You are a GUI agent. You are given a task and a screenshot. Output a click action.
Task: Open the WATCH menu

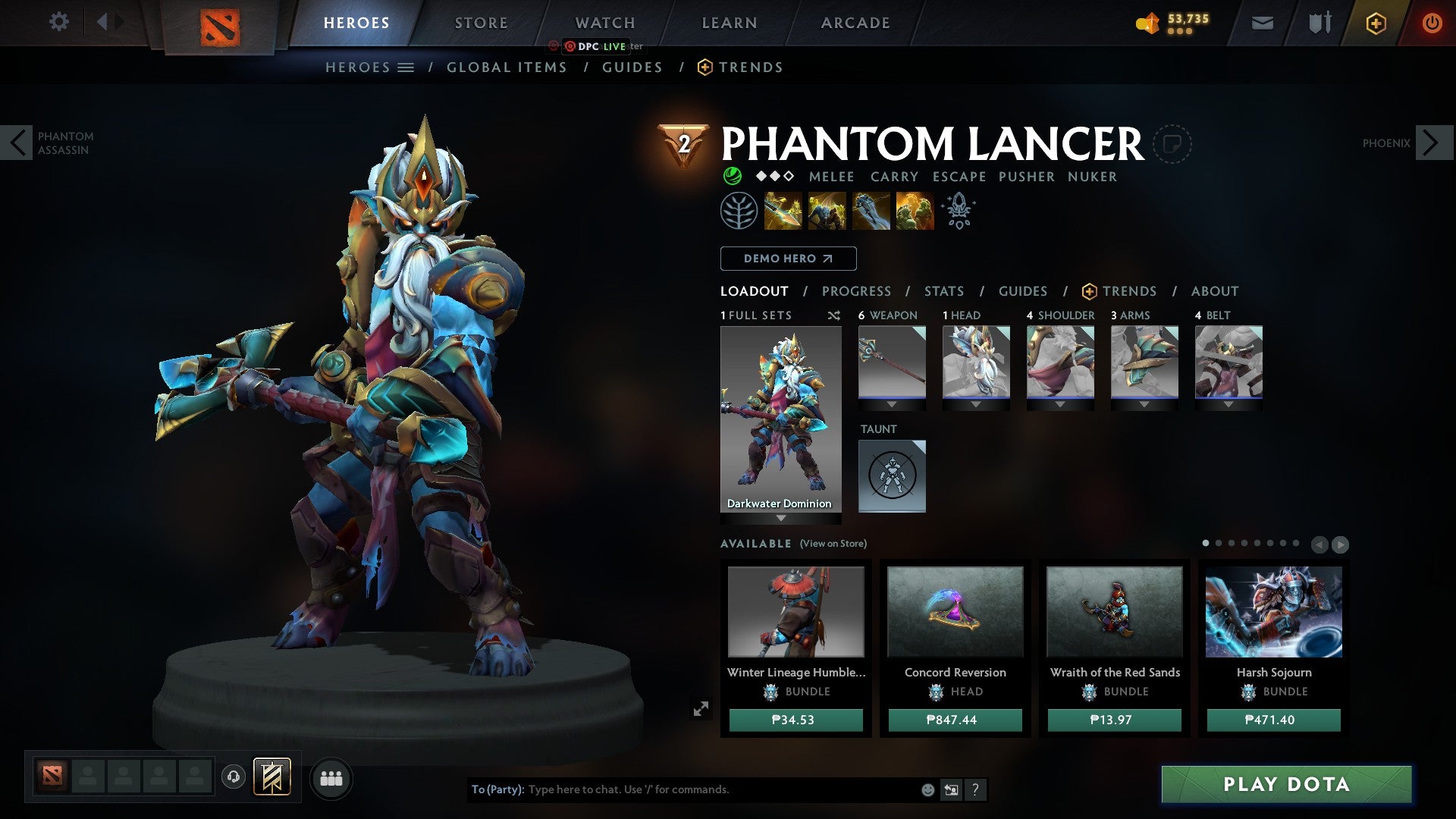(604, 23)
